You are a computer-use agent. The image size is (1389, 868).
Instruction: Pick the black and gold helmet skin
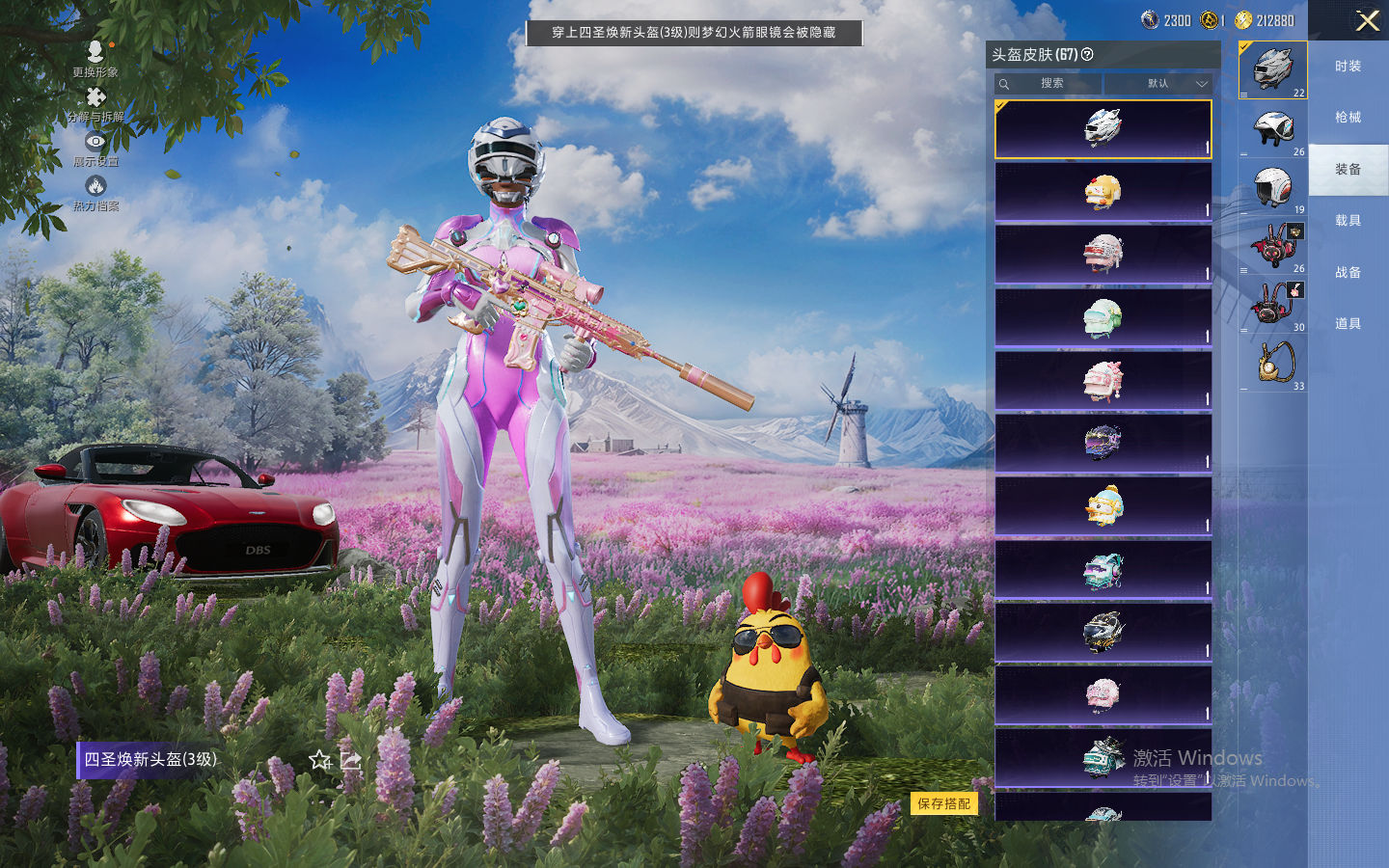coord(1103,631)
